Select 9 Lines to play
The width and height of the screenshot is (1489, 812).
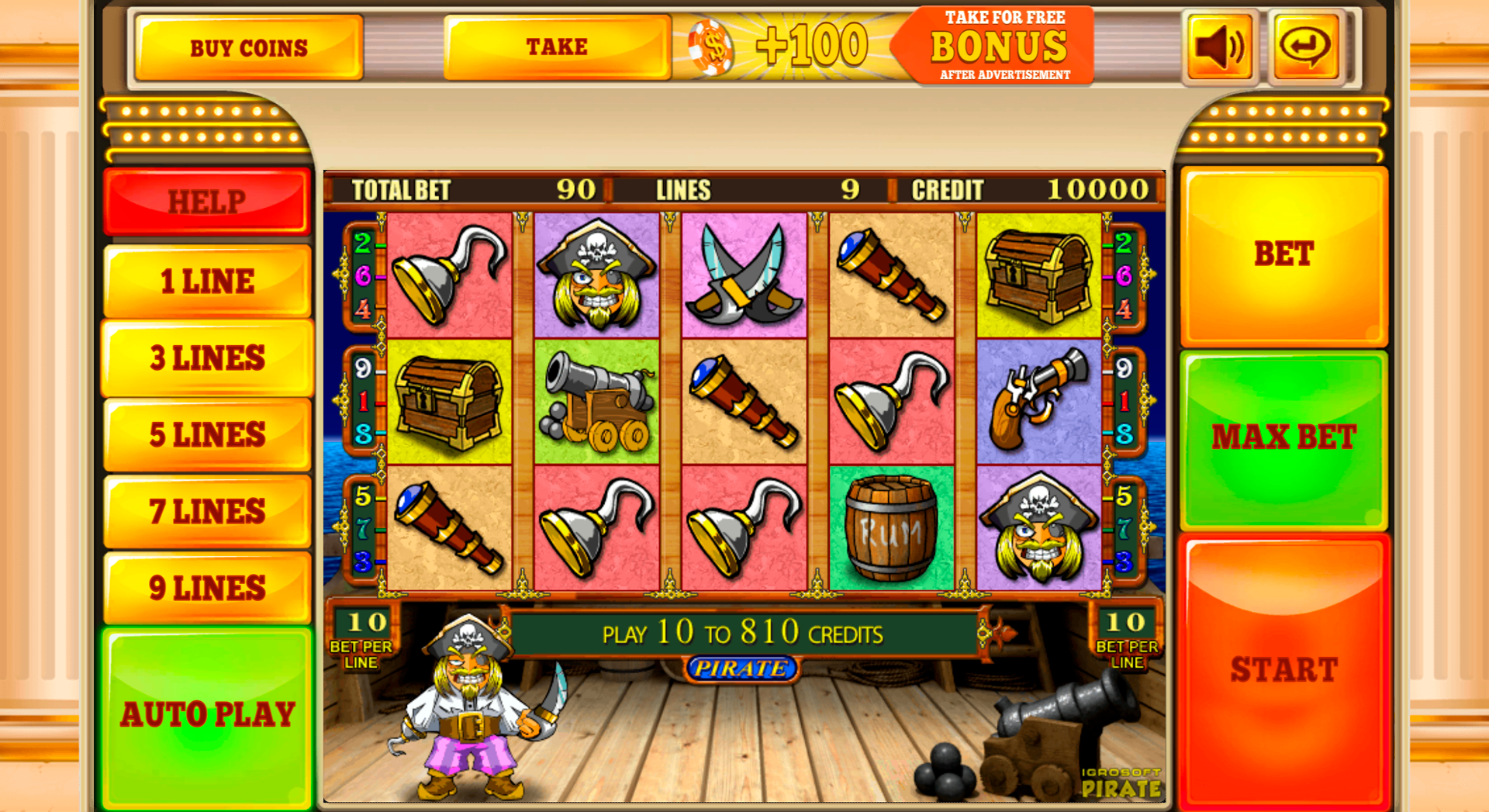[207, 588]
